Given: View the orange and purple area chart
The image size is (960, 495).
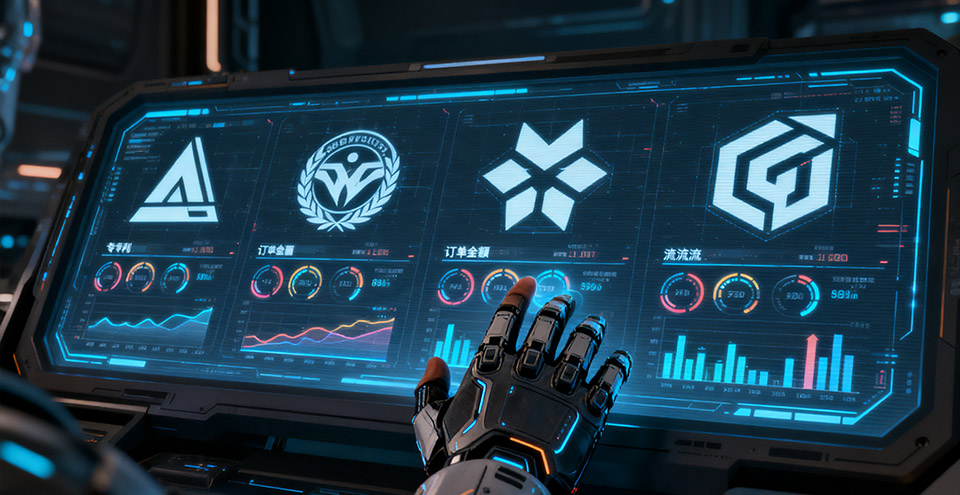Looking at the screenshot, I should (x=318, y=334).
